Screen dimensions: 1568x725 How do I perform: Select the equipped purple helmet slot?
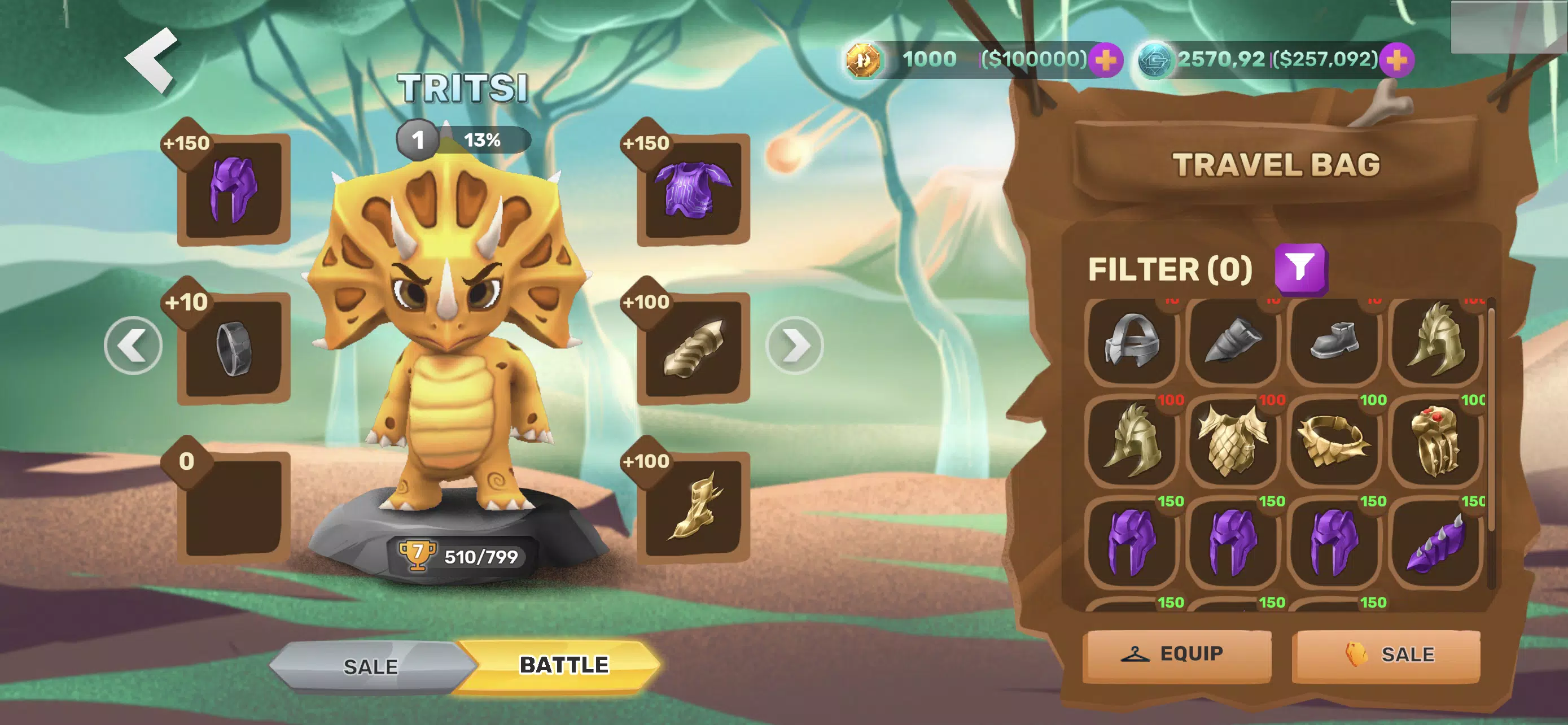pyautogui.click(x=233, y=190)
